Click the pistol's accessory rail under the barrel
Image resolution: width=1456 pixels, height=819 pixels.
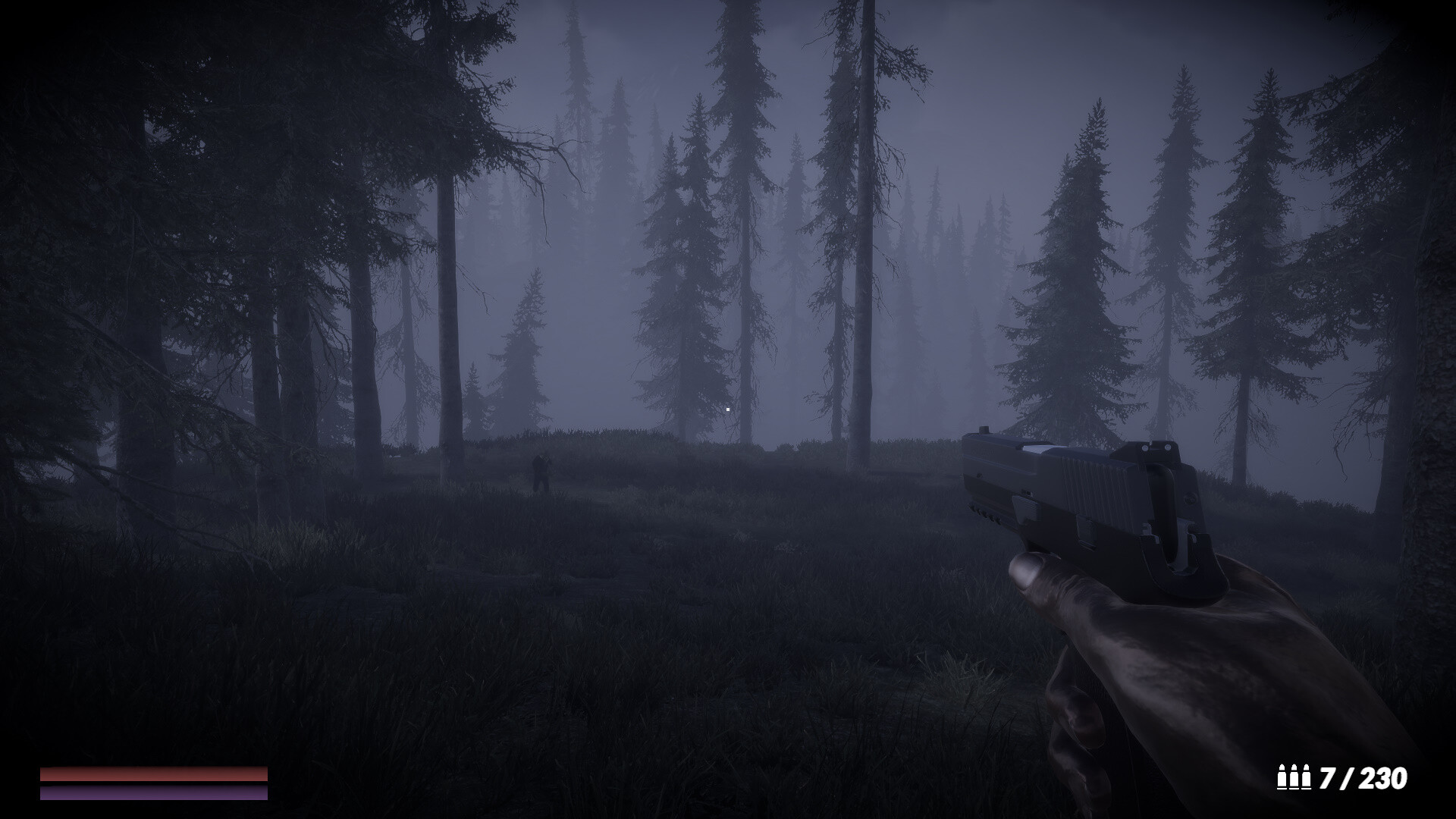click(985, 512)
